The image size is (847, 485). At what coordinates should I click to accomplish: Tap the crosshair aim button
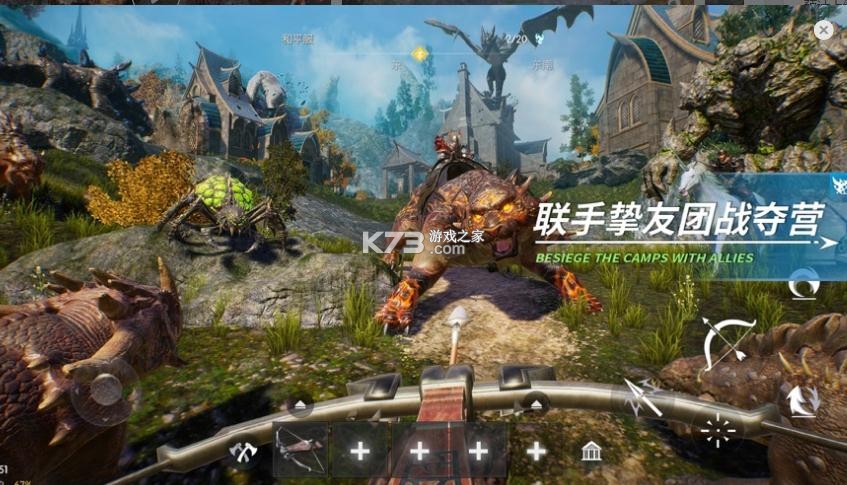pyautogui.click(x=717, y=430)
